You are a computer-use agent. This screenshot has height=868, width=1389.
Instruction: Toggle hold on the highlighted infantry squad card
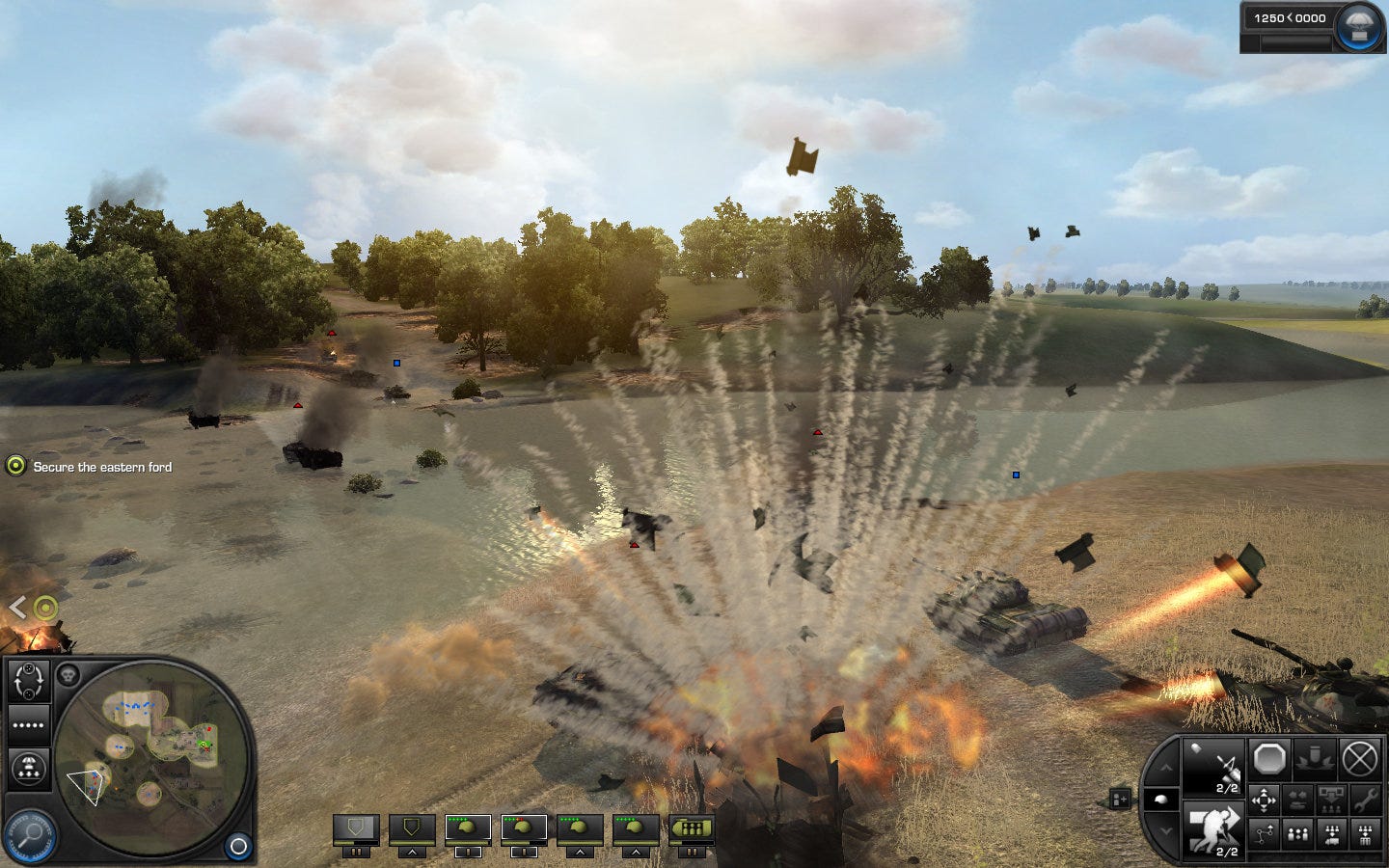click(469, 852)
